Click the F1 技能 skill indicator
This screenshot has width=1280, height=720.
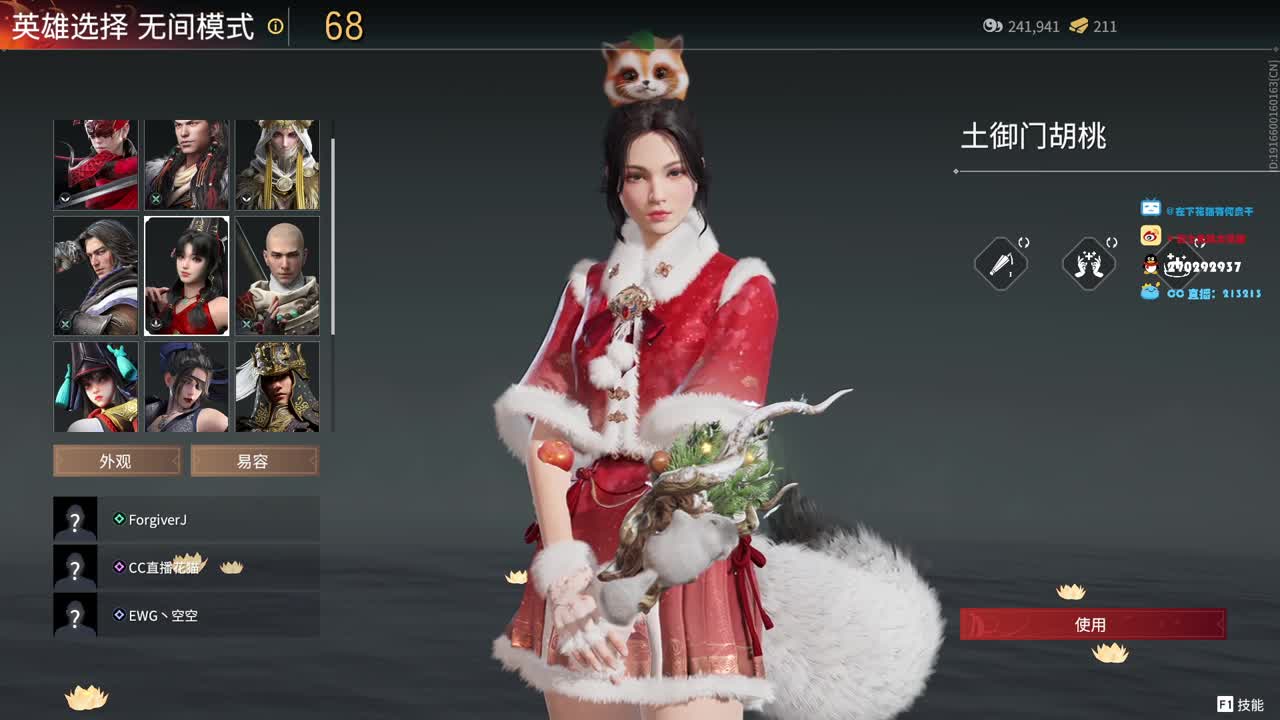point(1237,703)
